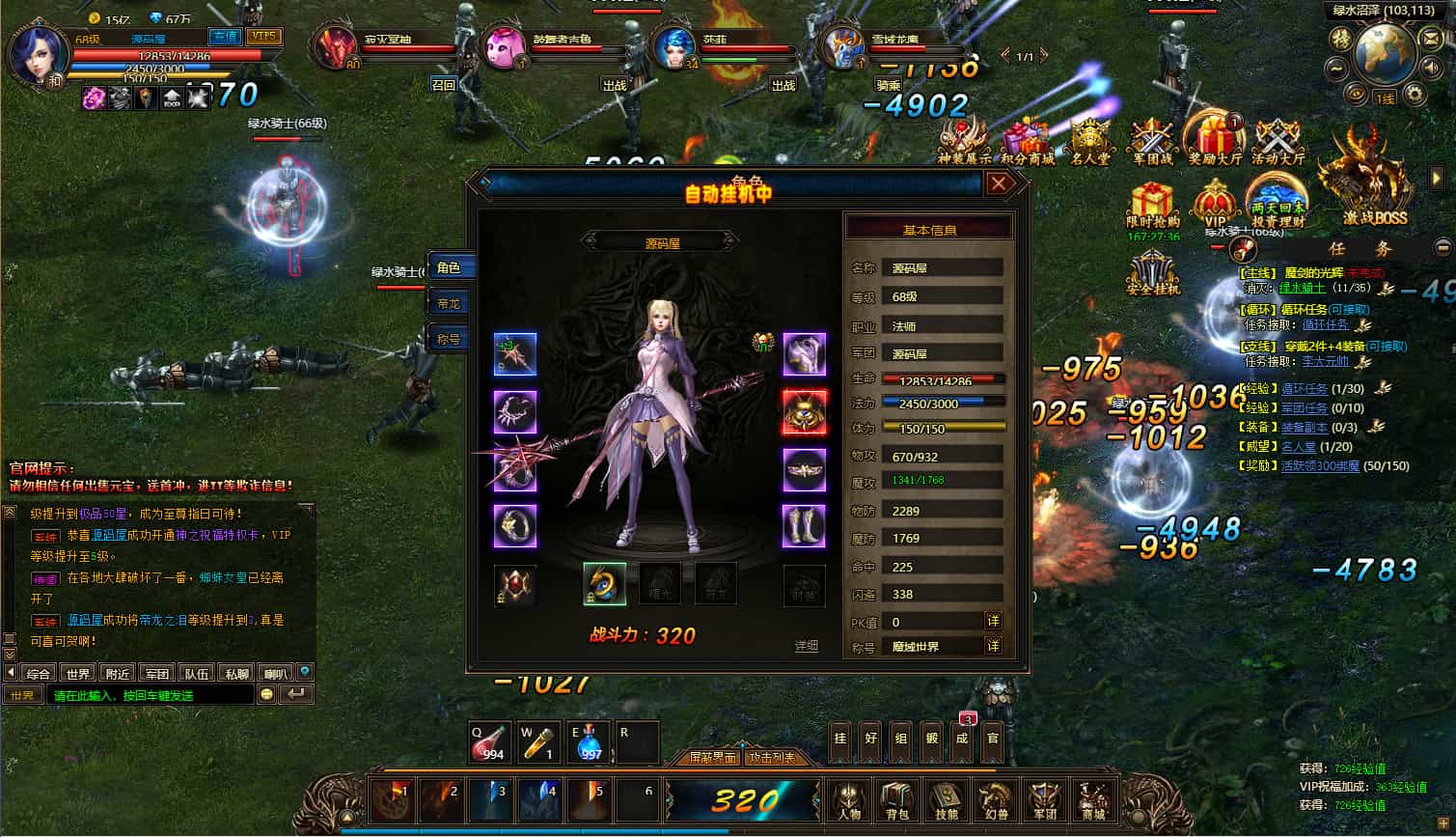Click the 充值 recharge button
1456x837 pixels.
(226, 37)
